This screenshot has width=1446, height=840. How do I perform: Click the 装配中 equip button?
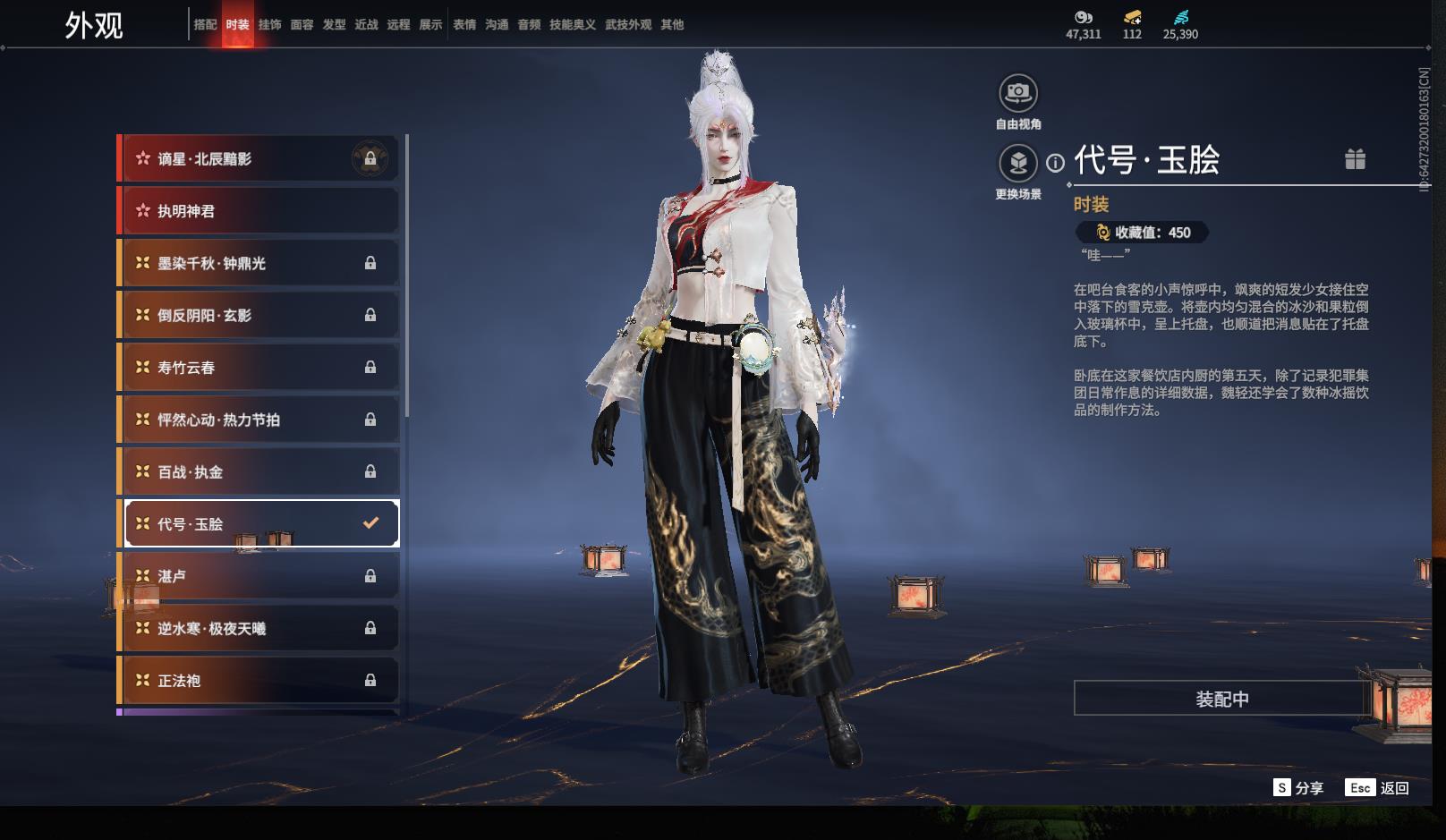[x=1221, y=699]
